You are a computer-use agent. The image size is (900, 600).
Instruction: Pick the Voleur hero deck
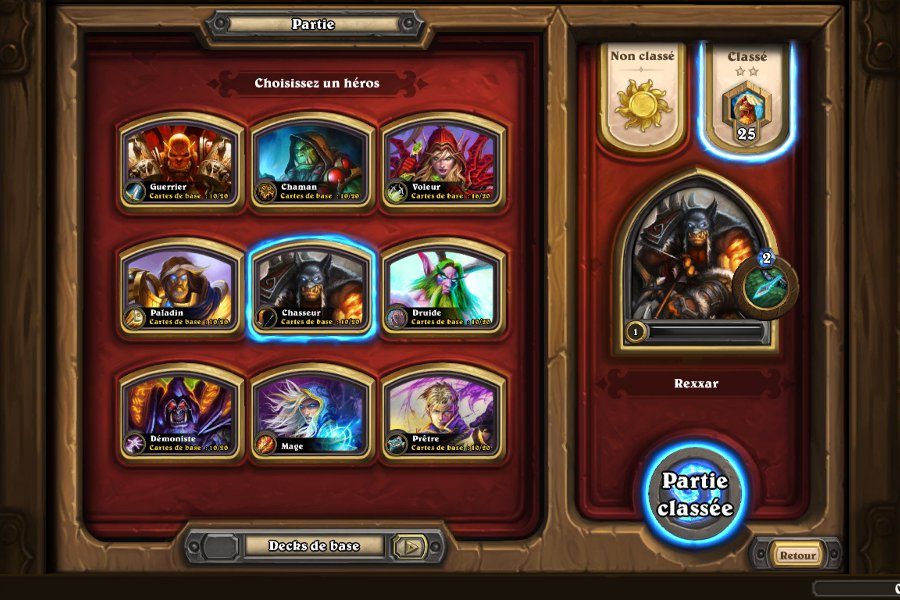[443, 162]
